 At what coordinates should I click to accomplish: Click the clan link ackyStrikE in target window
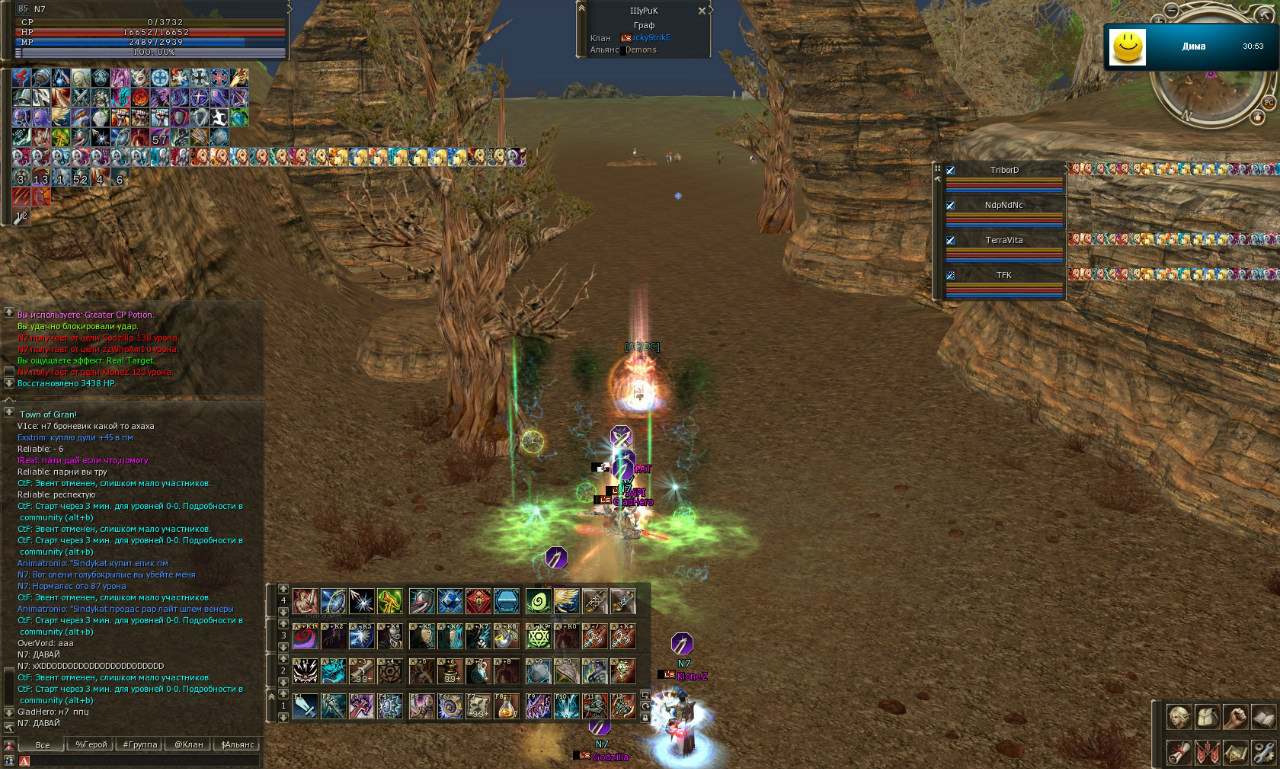coord(650,38)
